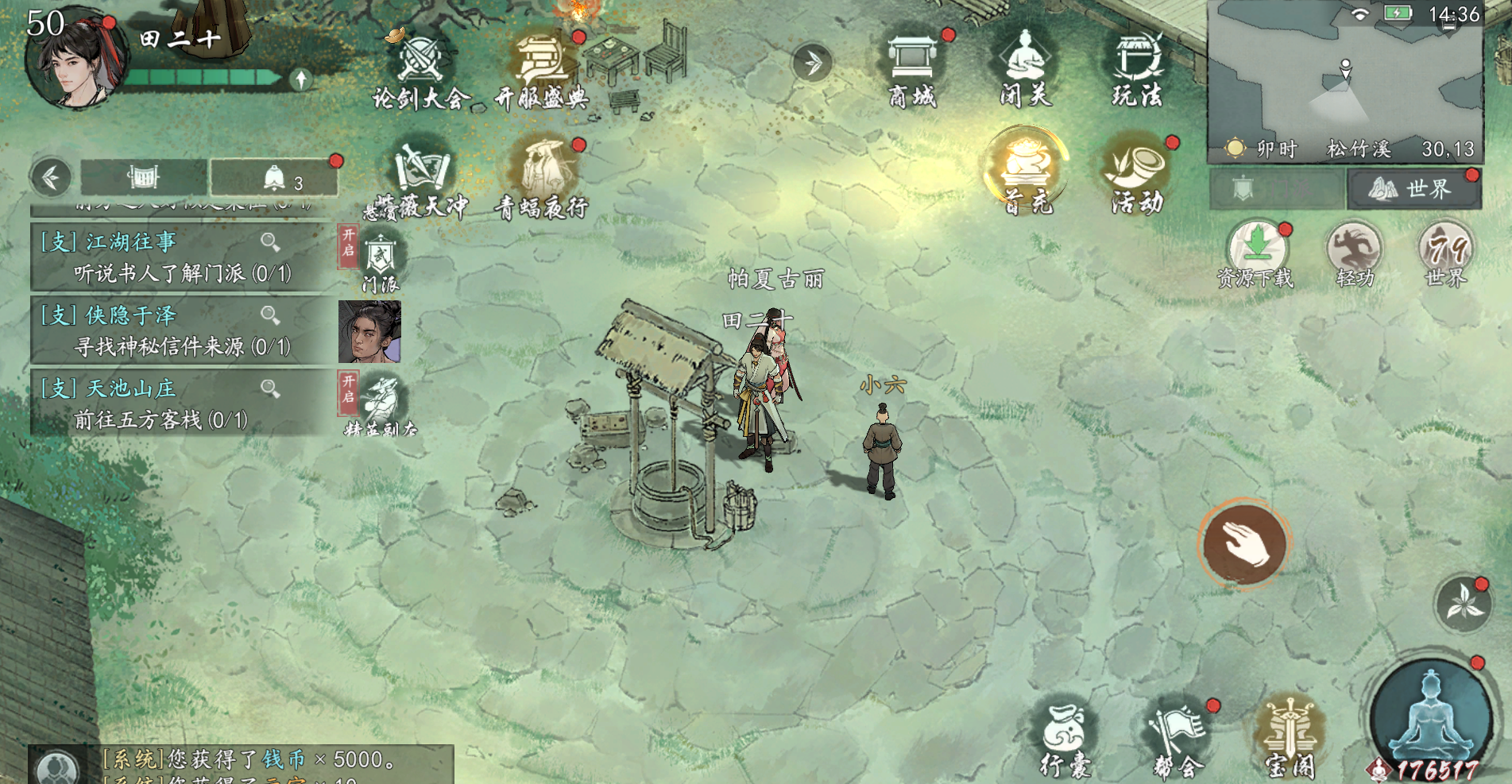This screenshot has width=1512, height=784.
Task: Track the 江湖往事 side quest
Action: [183, 257]
